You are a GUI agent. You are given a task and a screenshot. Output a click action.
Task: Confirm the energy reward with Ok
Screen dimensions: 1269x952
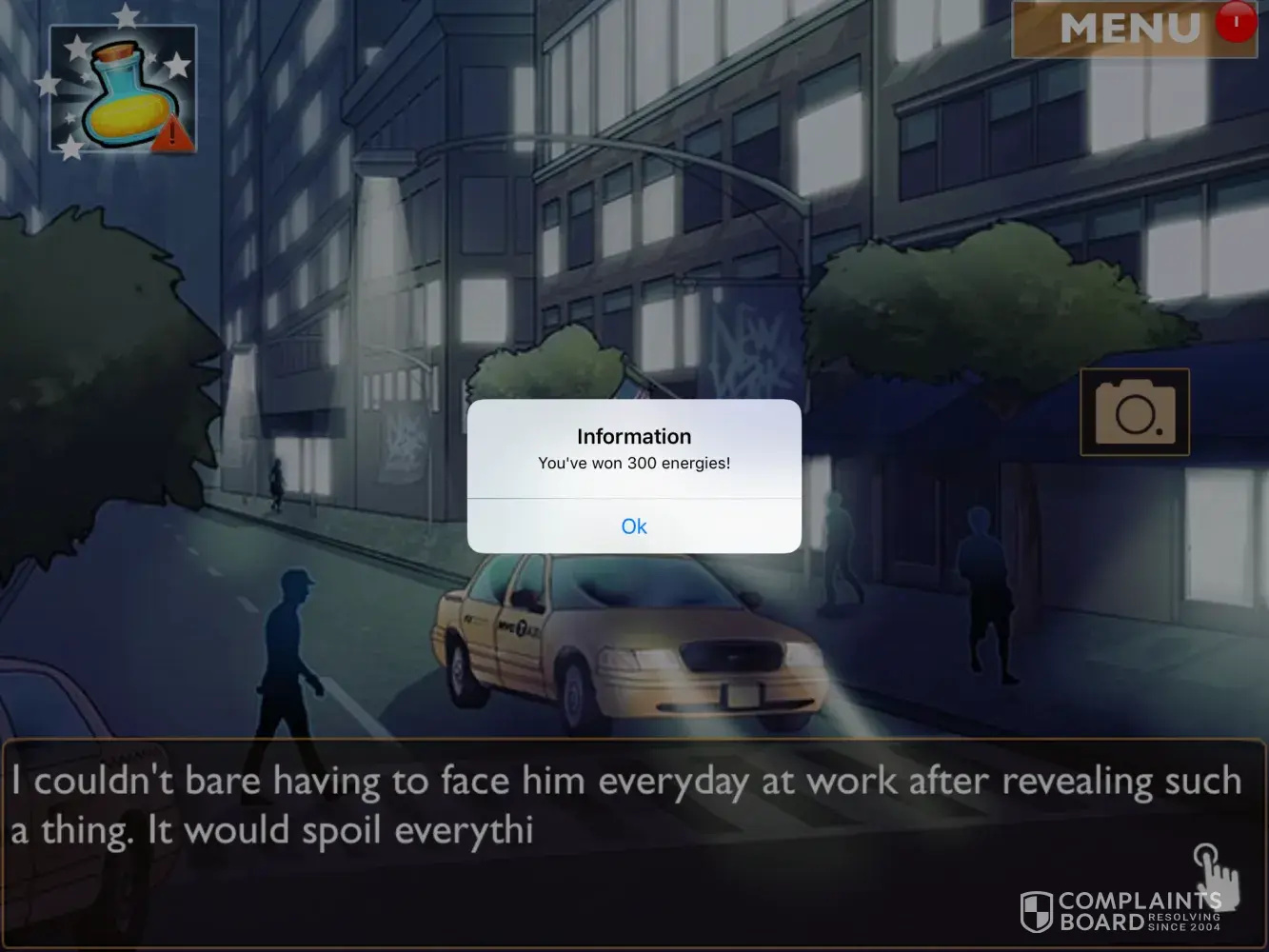click(x=634, y=526)
